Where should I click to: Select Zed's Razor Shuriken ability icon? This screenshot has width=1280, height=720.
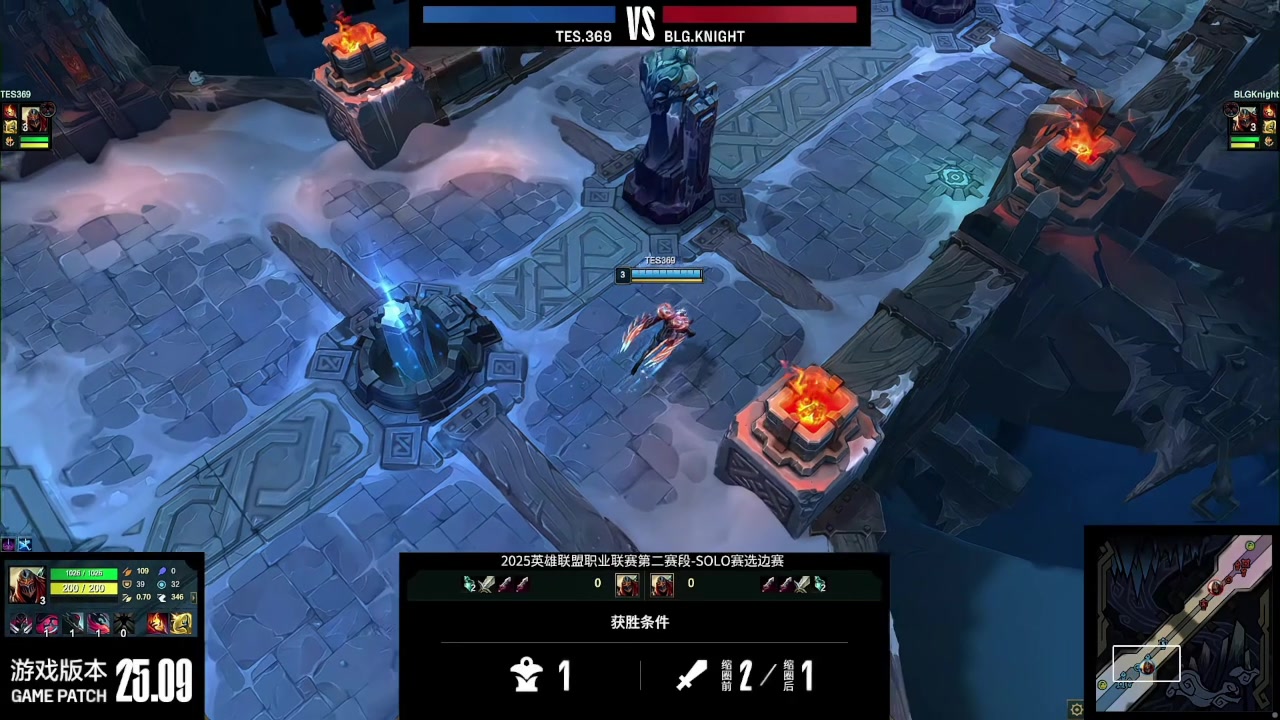coord(46,625)
